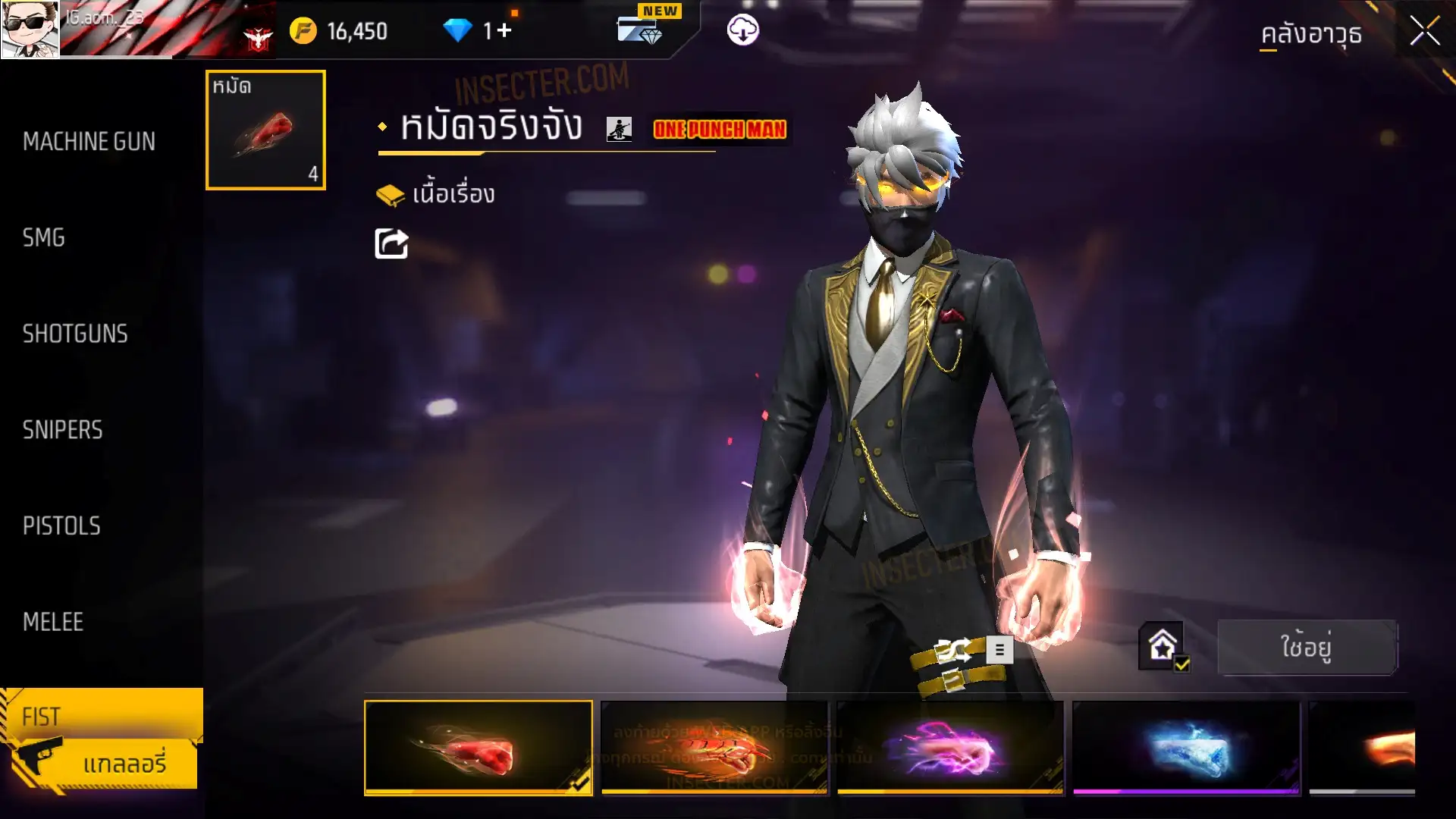Viewport: 1456px width, 819px height.
Task: Select the blue ice fist skin
Action: click(x=1186, y=748)
